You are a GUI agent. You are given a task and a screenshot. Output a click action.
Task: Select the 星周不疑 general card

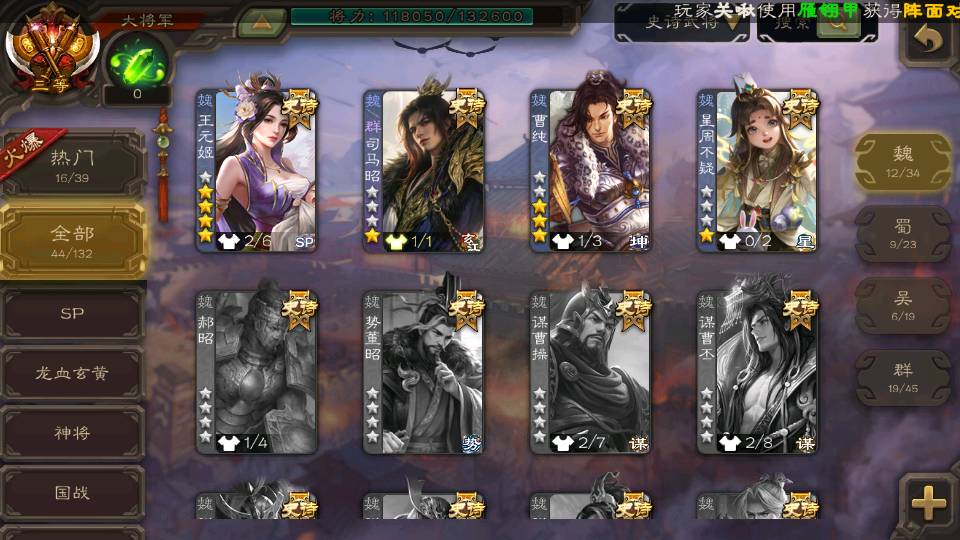pyautogui.click(x=757, y=170)
